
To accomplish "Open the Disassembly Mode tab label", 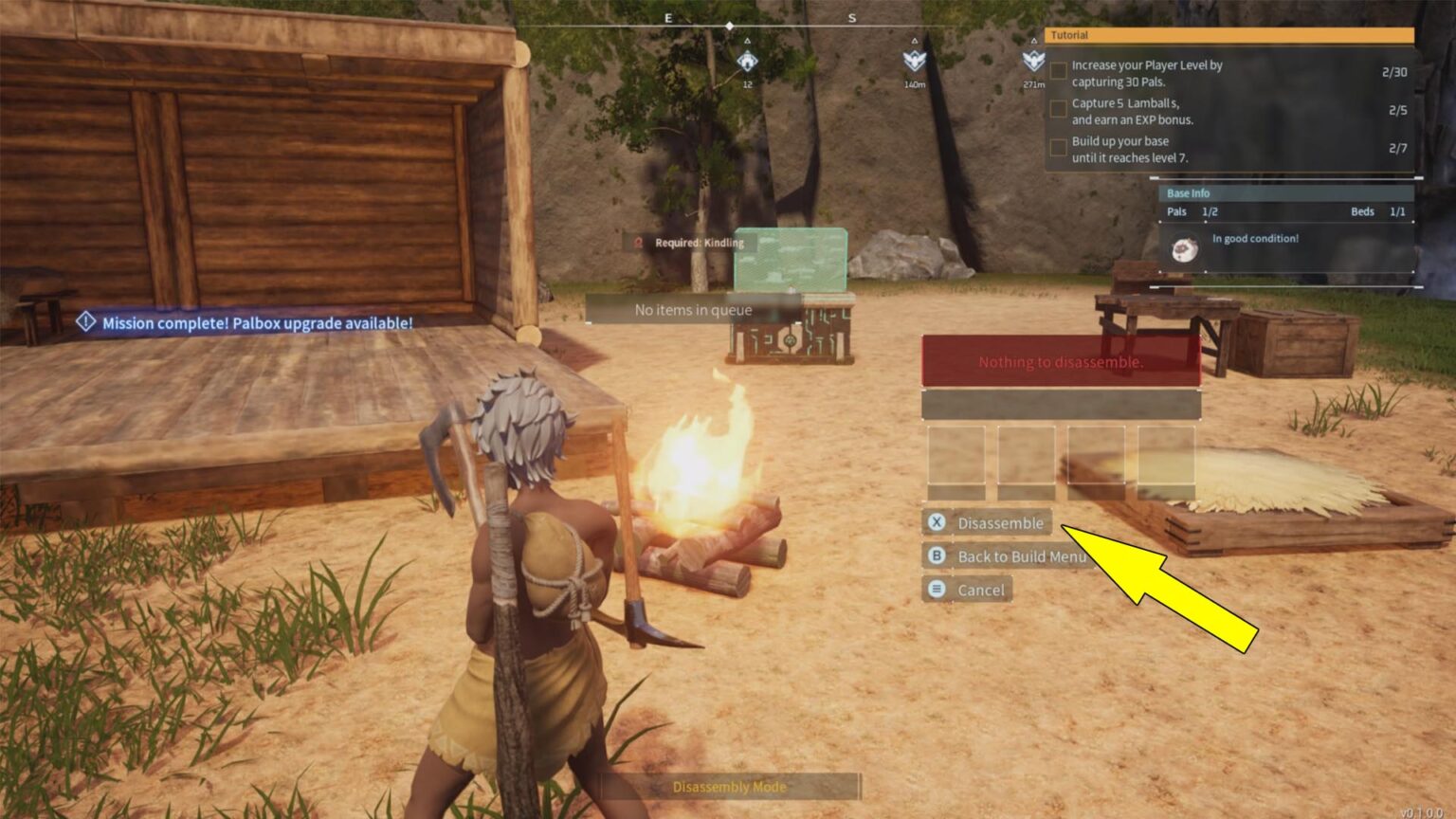I will tap(730, 787).
